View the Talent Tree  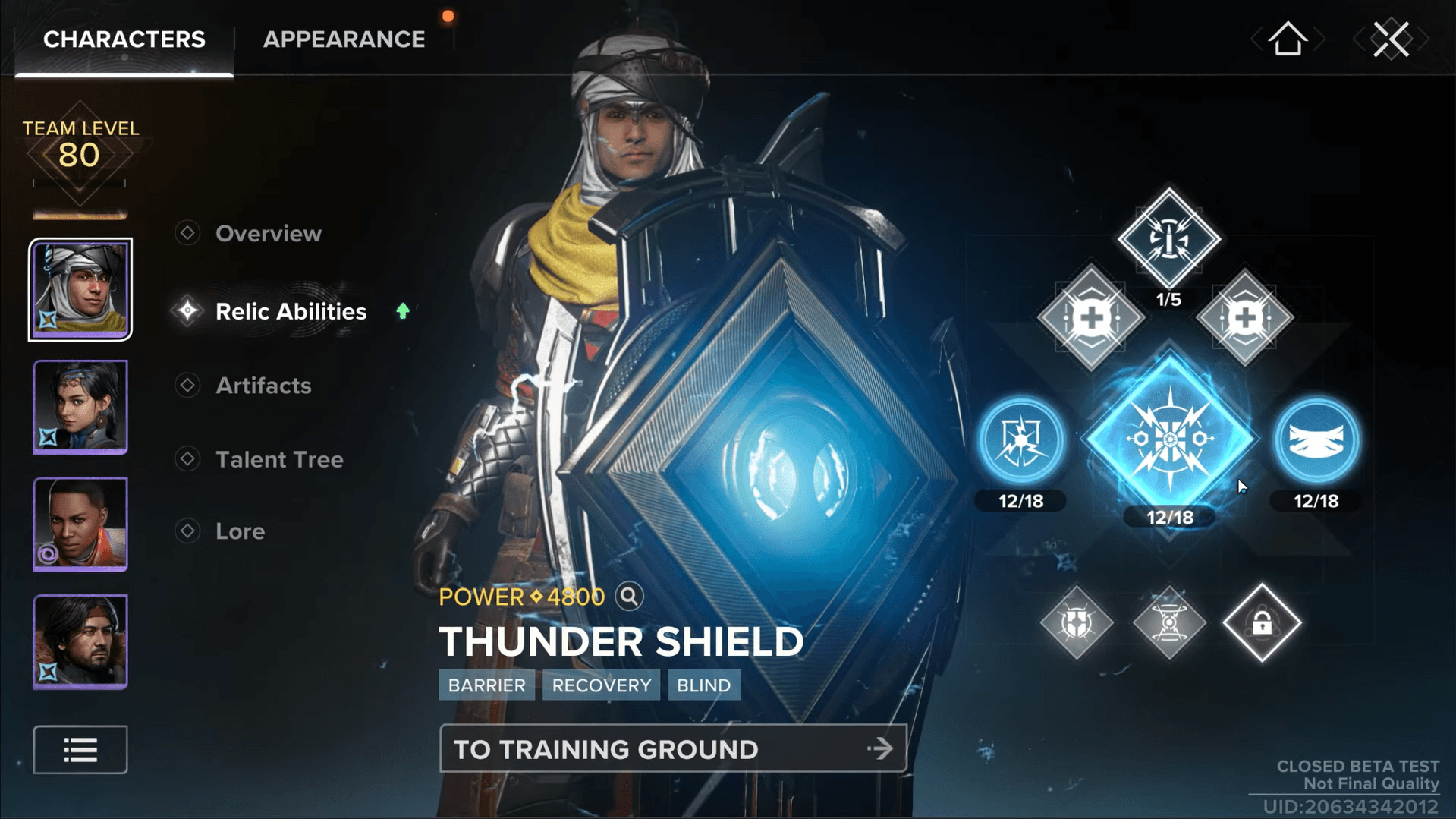[x=279, y=459]
